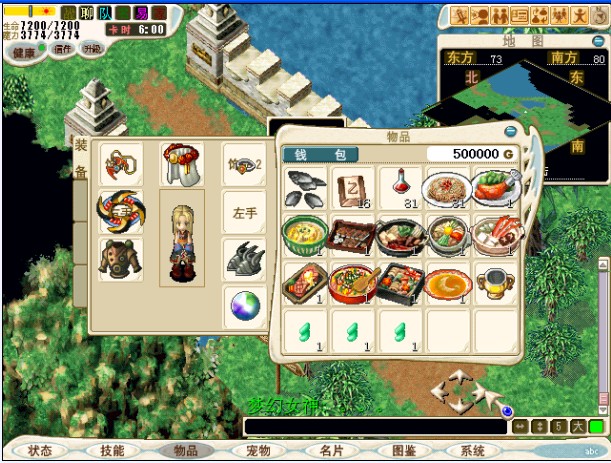The image size is (611, 463).
Task: Open the 宠物 (Pets) menu
Action: [x=257, y=451]
